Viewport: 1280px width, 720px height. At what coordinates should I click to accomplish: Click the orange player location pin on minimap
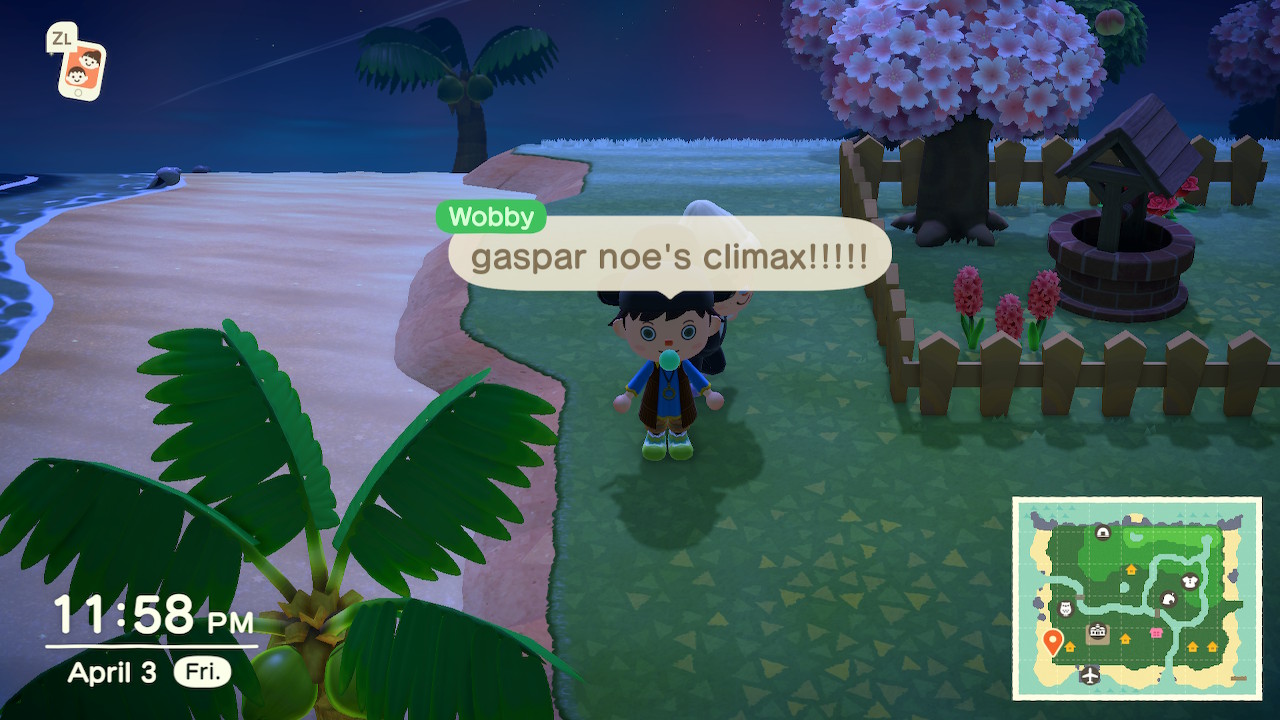(1051, 641)
